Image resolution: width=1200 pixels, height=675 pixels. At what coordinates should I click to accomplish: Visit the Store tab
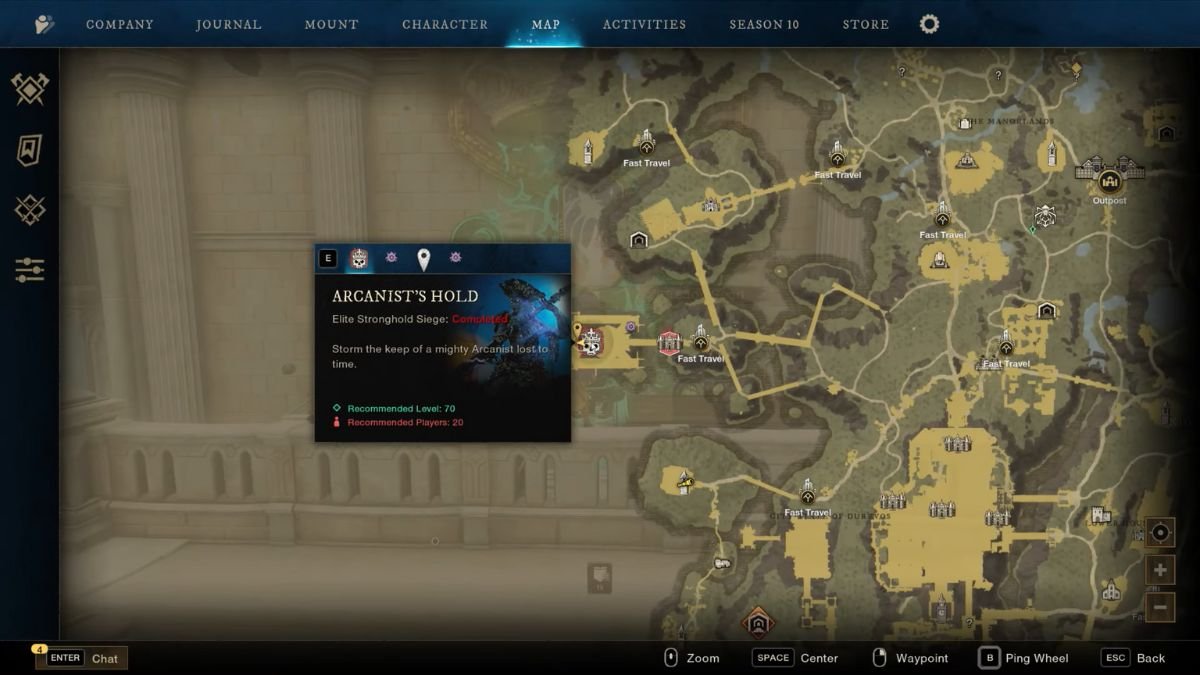click(865, 24)
